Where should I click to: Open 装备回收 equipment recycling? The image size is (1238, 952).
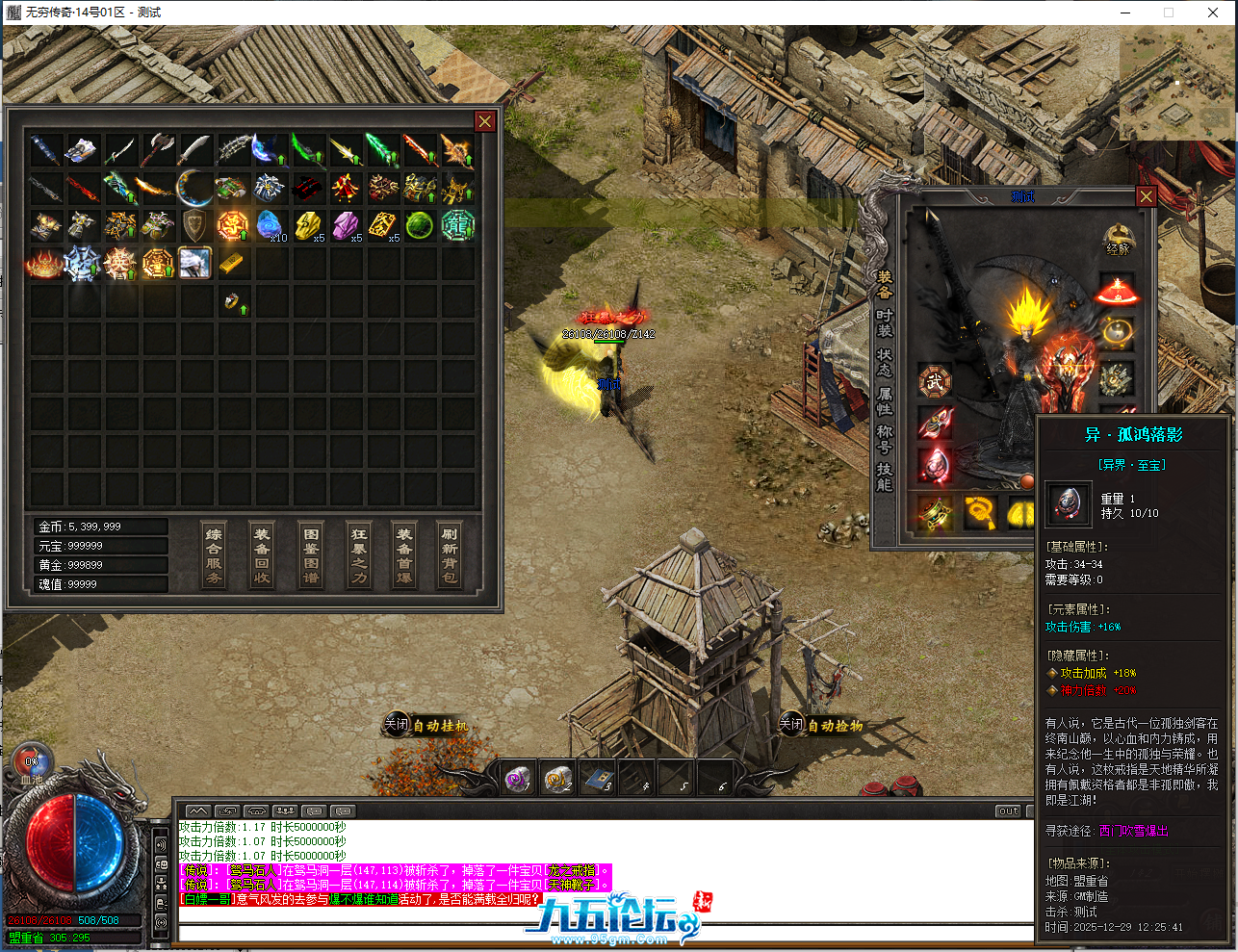click(262, 555)
